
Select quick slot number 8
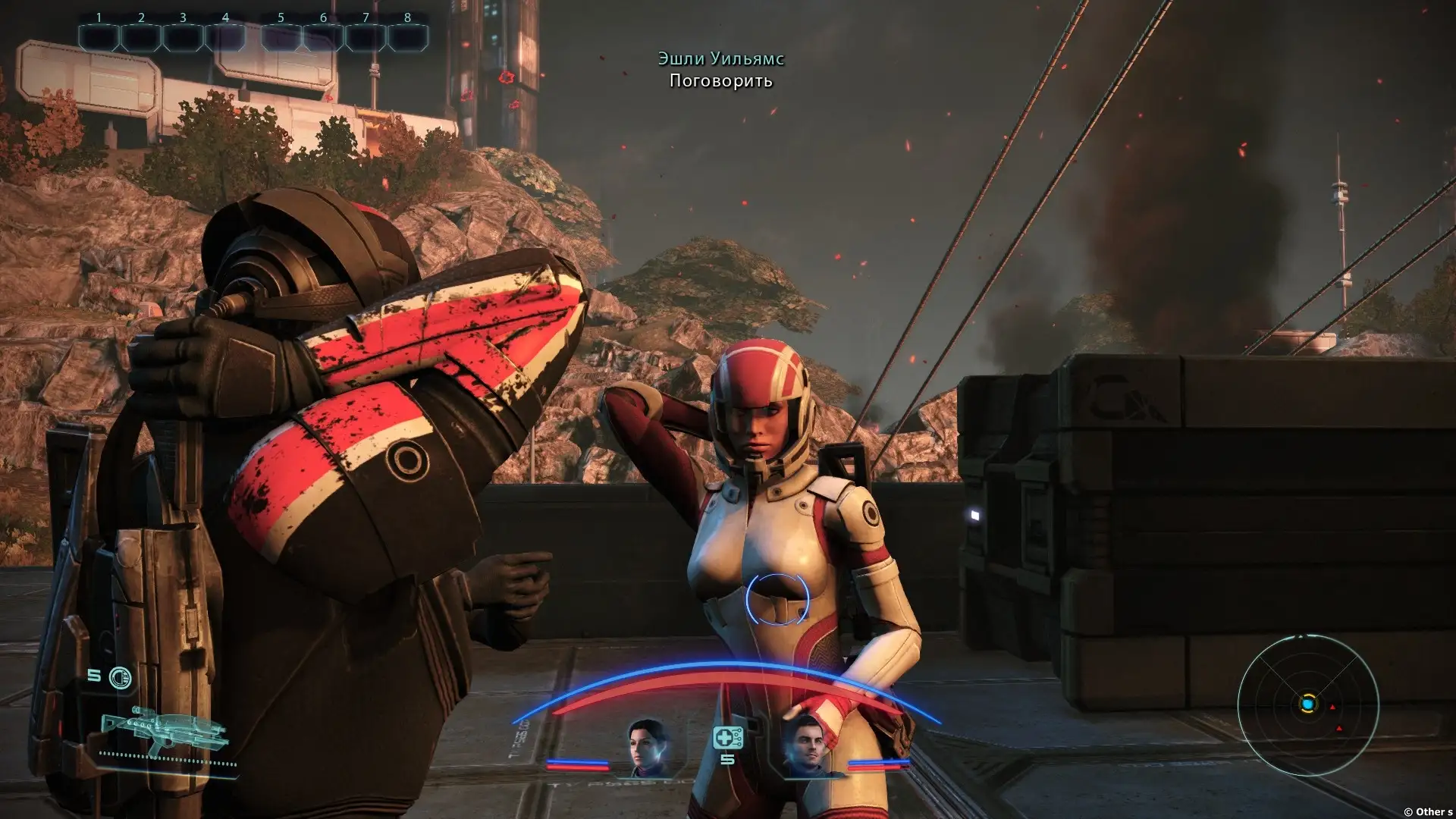point(407,36)
